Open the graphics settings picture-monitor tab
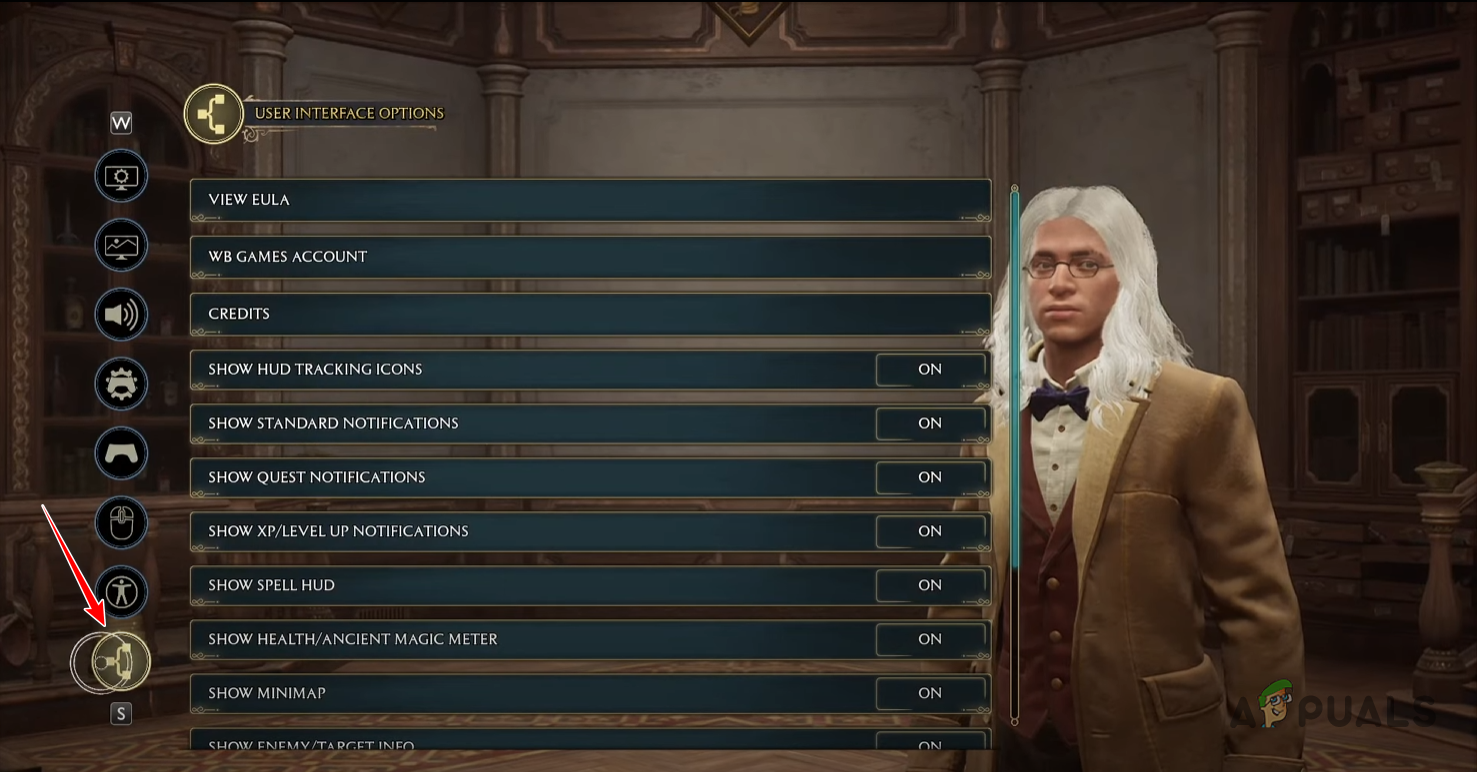 coord(121,247)
